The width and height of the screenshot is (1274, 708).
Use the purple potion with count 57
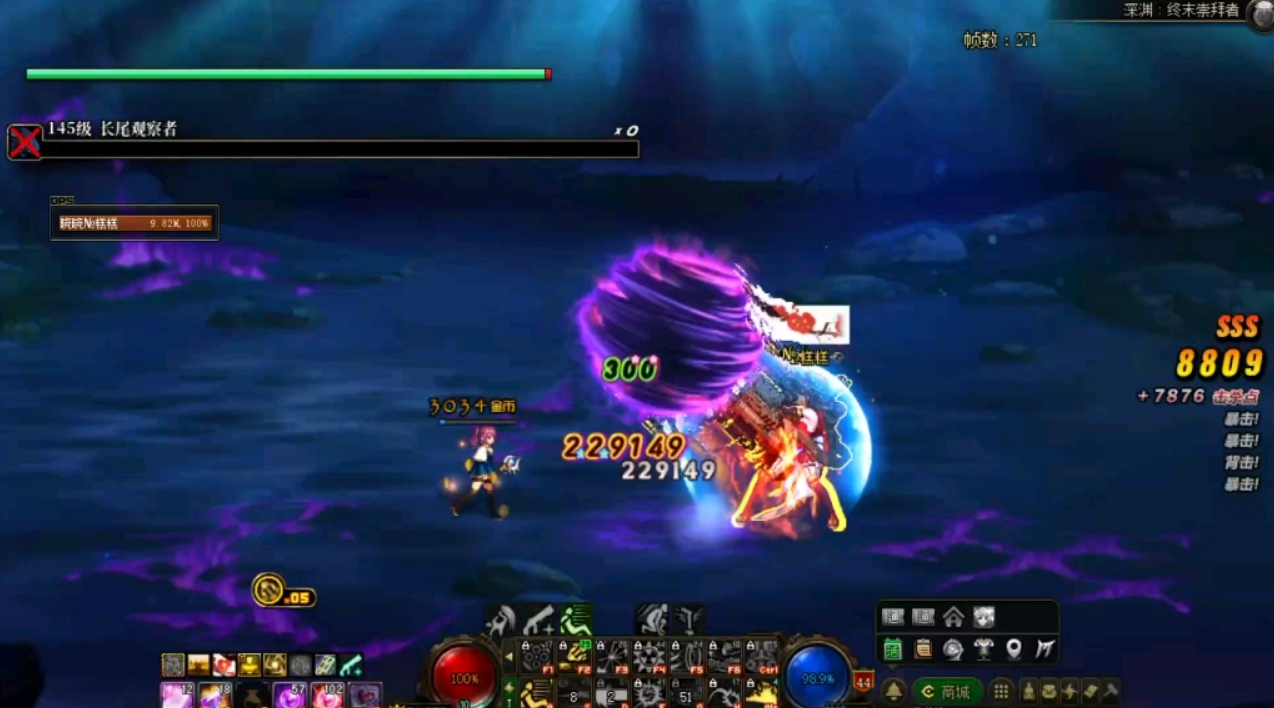tap(290, 694)
